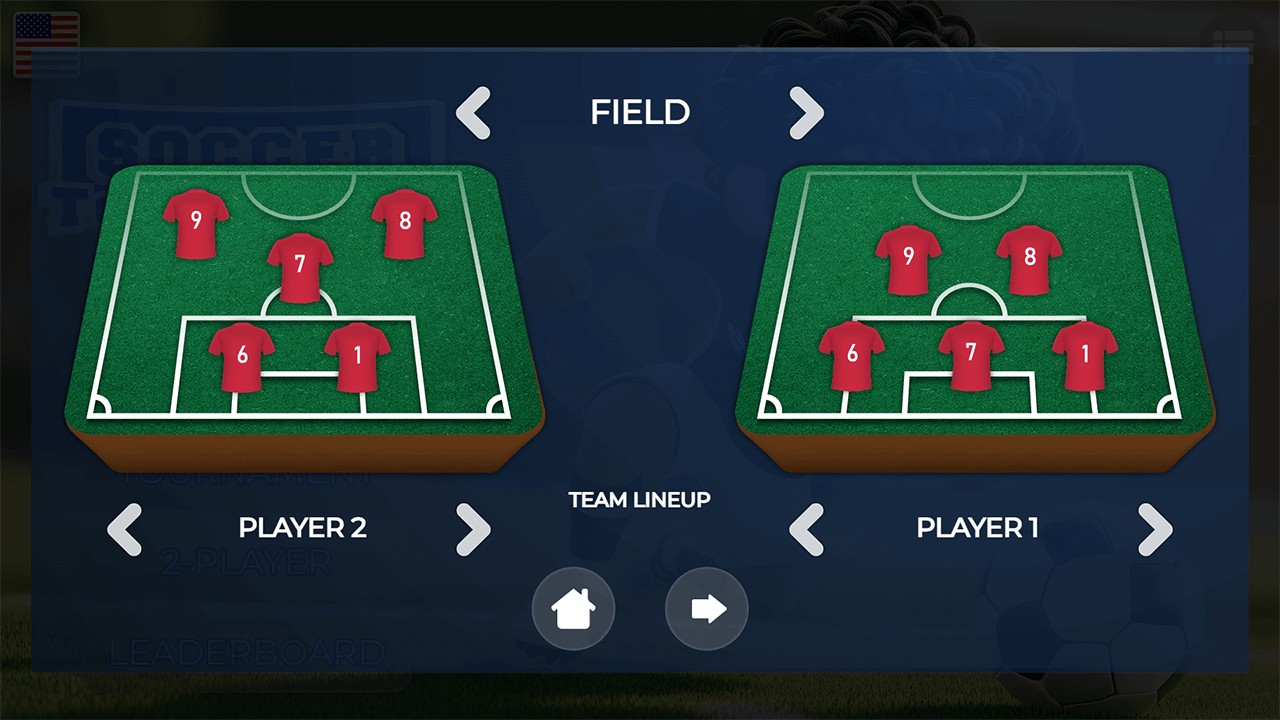Select jersey number 1 on Player 2's field
This screenshot has height=720, width=1280.
click(356, 352)
